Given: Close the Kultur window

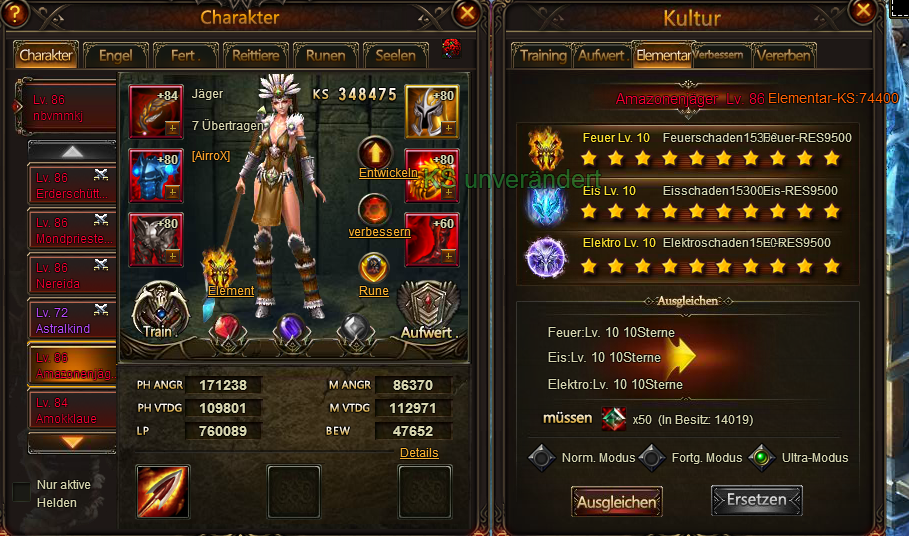Looking at the screenshot, I should click(x=862, y=11).
